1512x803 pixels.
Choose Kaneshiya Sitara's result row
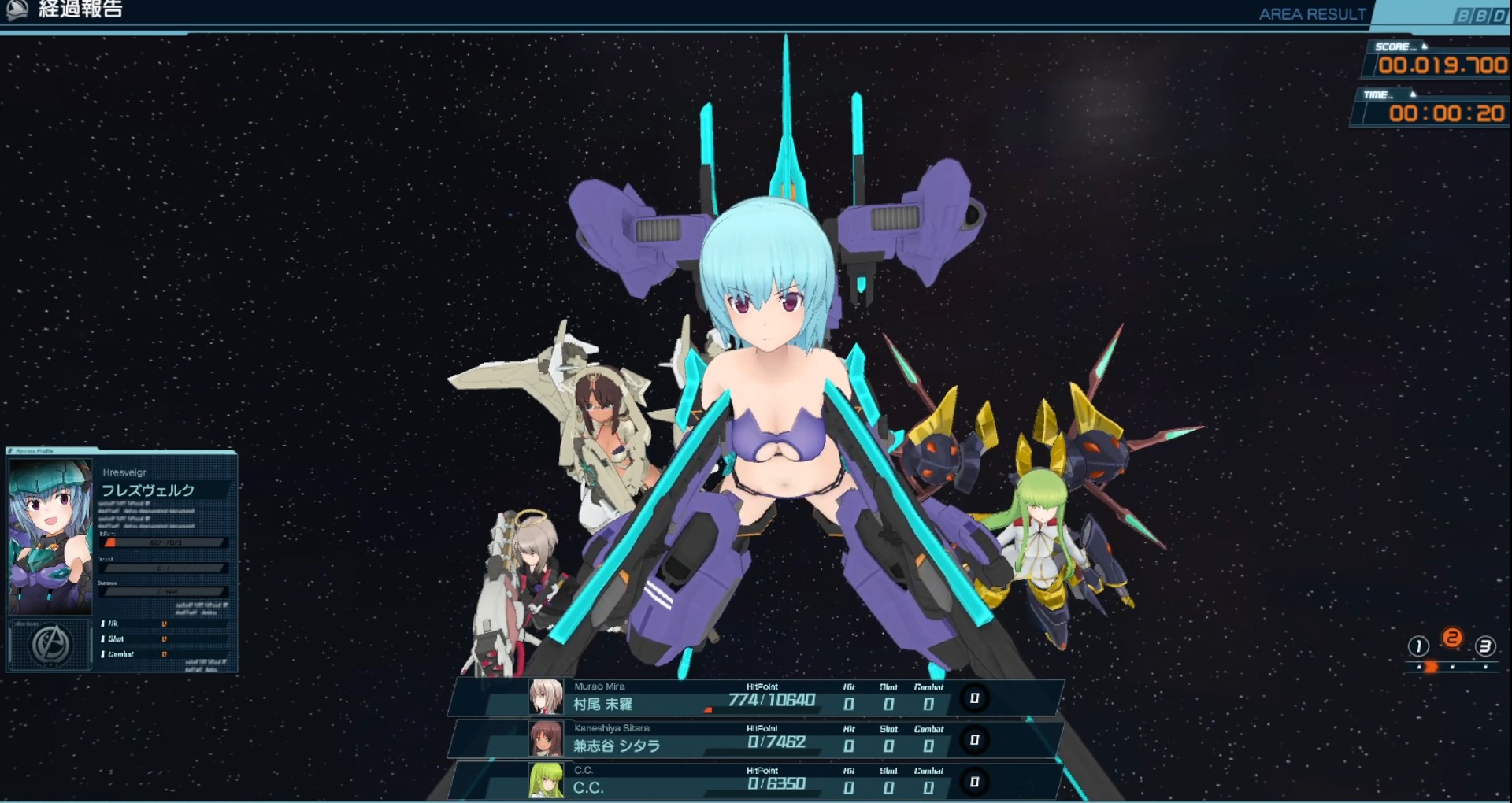click(756, 740)
